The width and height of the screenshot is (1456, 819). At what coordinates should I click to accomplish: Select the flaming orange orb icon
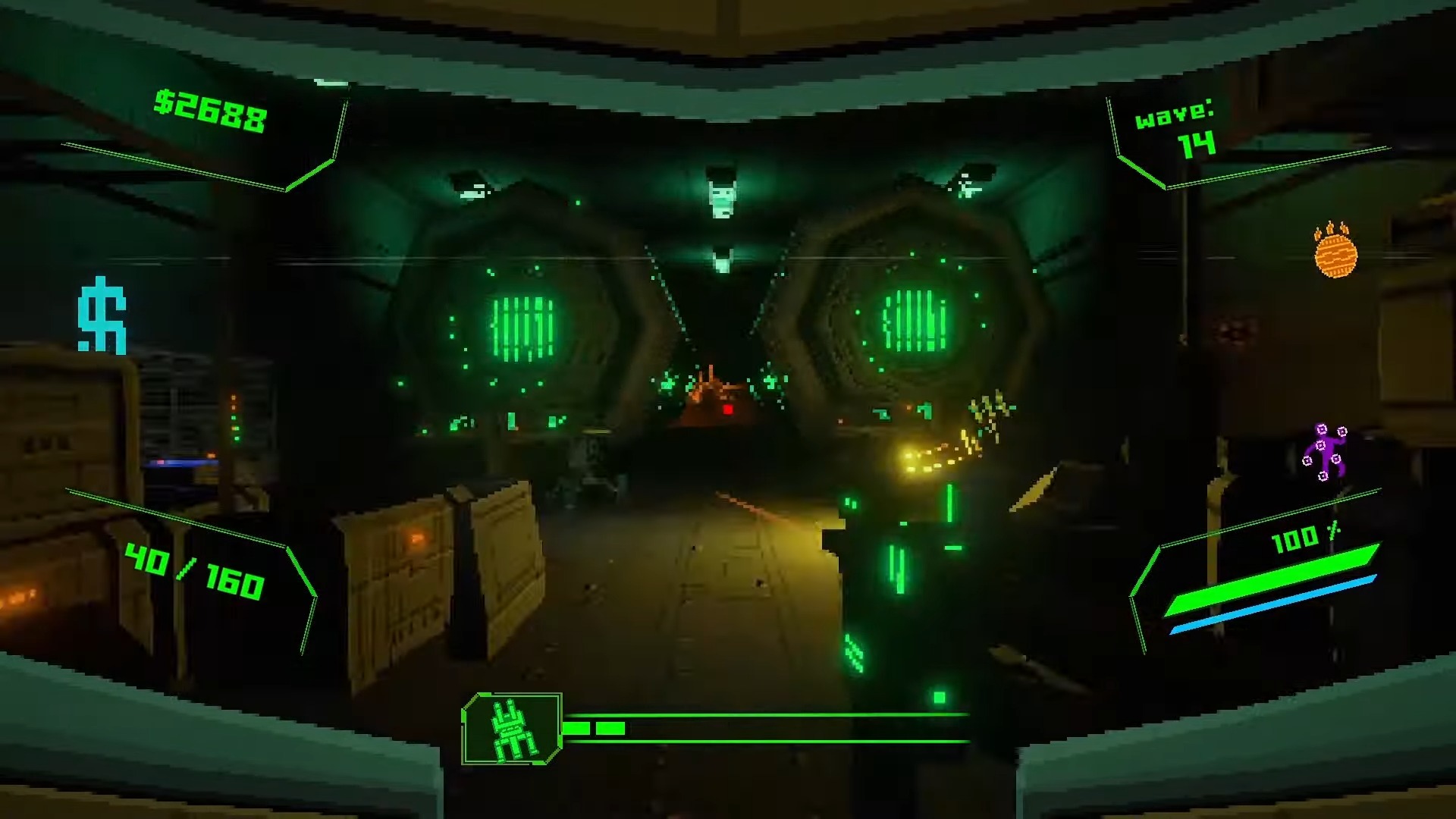pos(1335,252)
